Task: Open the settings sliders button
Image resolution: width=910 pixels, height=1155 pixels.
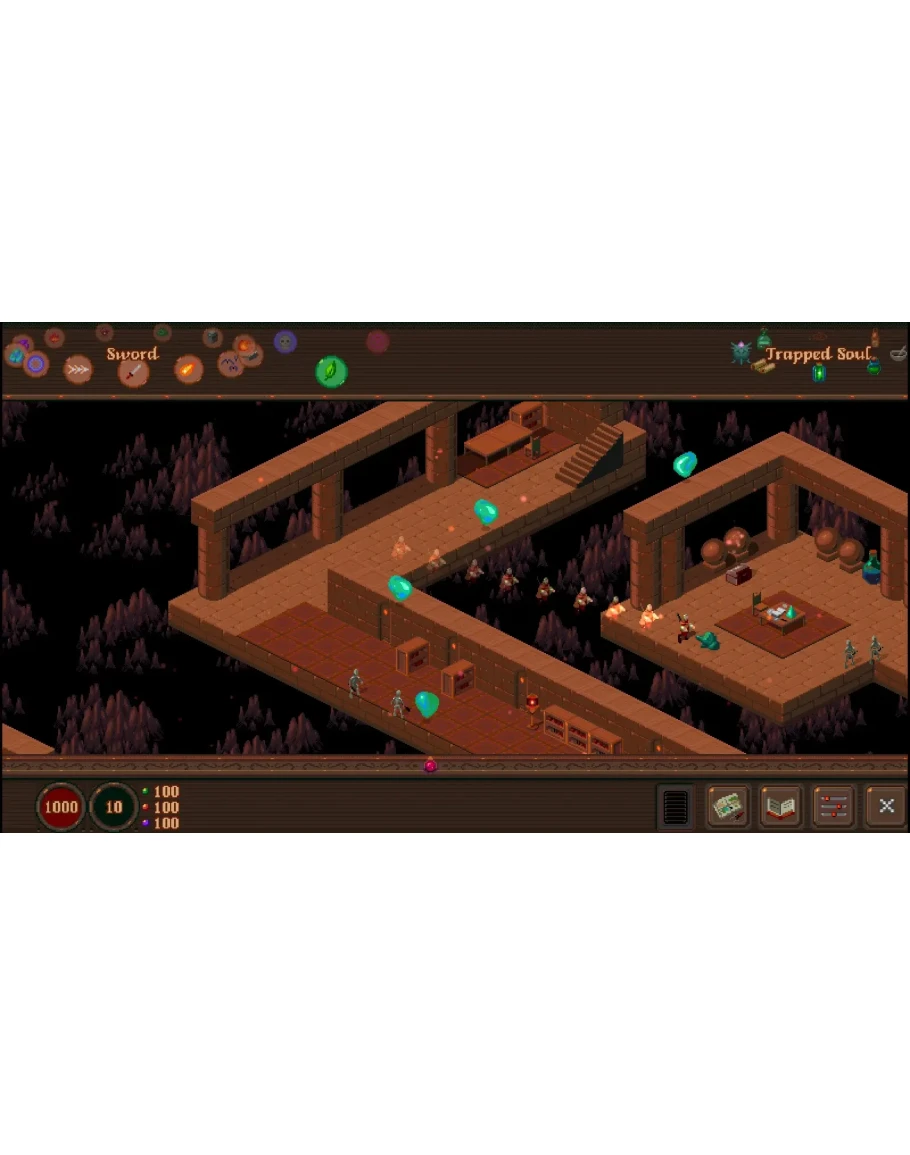Action: [x=833, y=807]
